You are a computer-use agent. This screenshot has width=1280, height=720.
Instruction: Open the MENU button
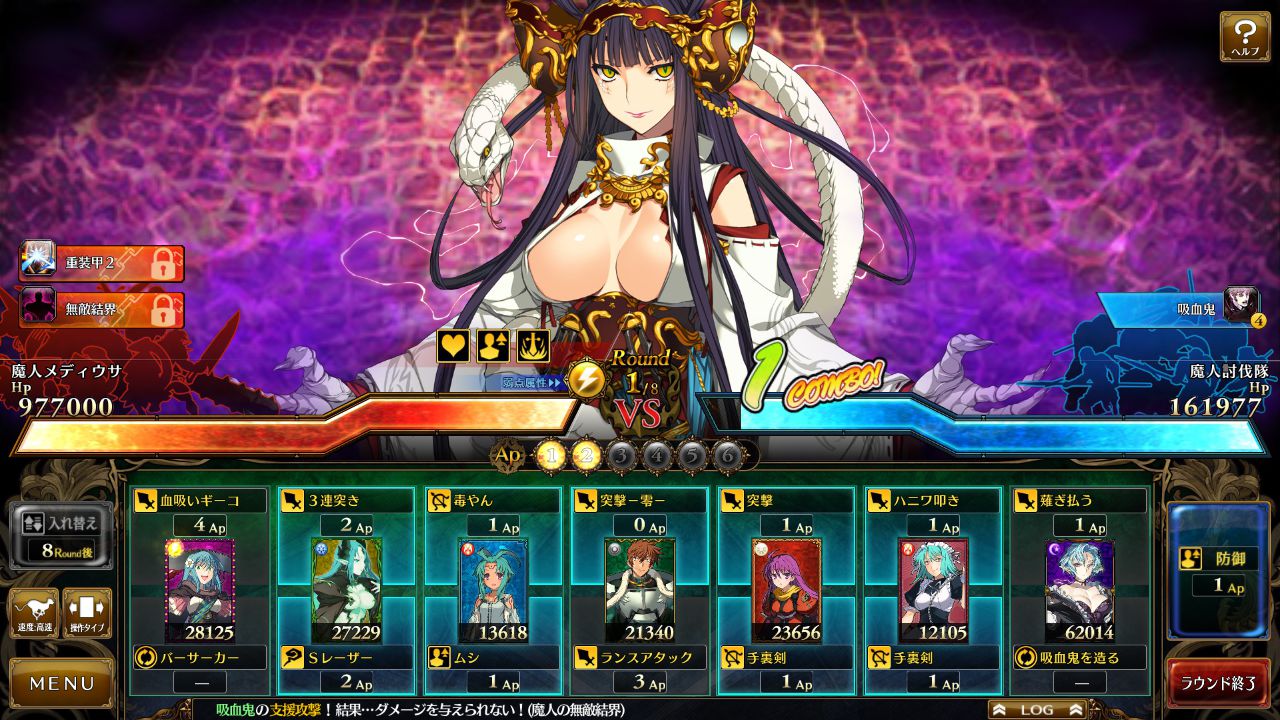tap(62, 684)
